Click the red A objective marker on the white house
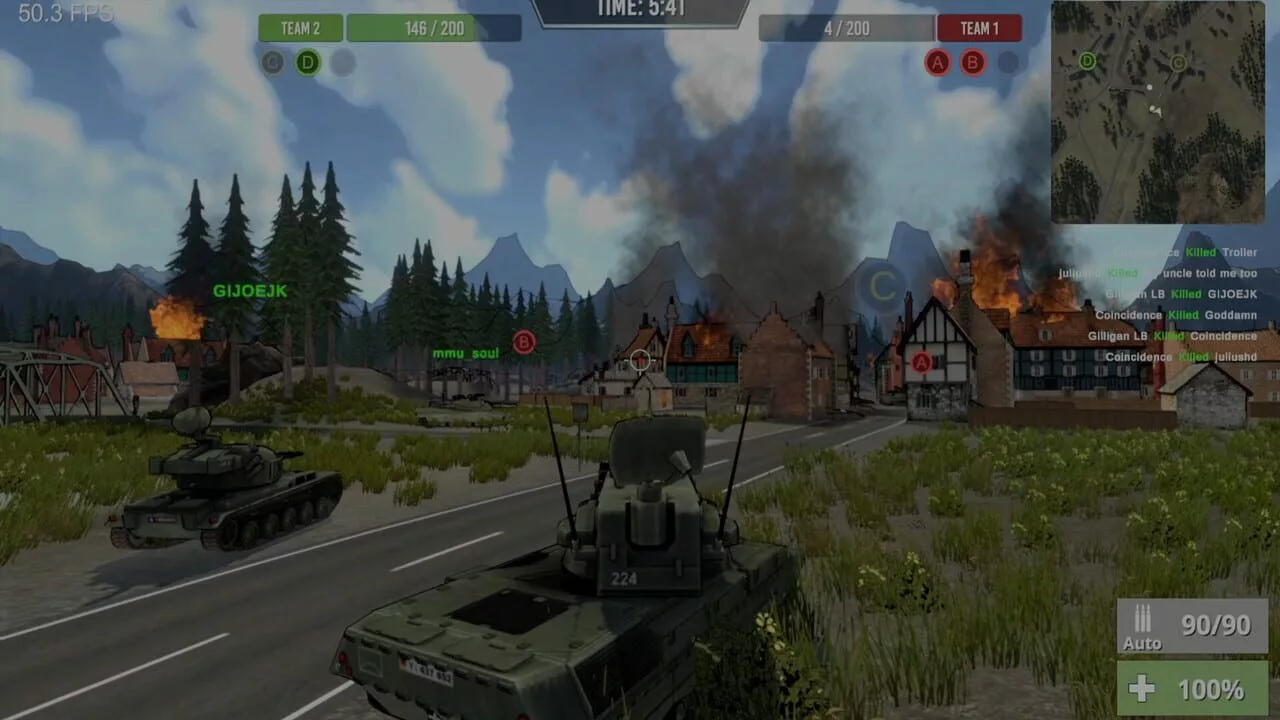1280x720 pixels. [x=921, y=362]
